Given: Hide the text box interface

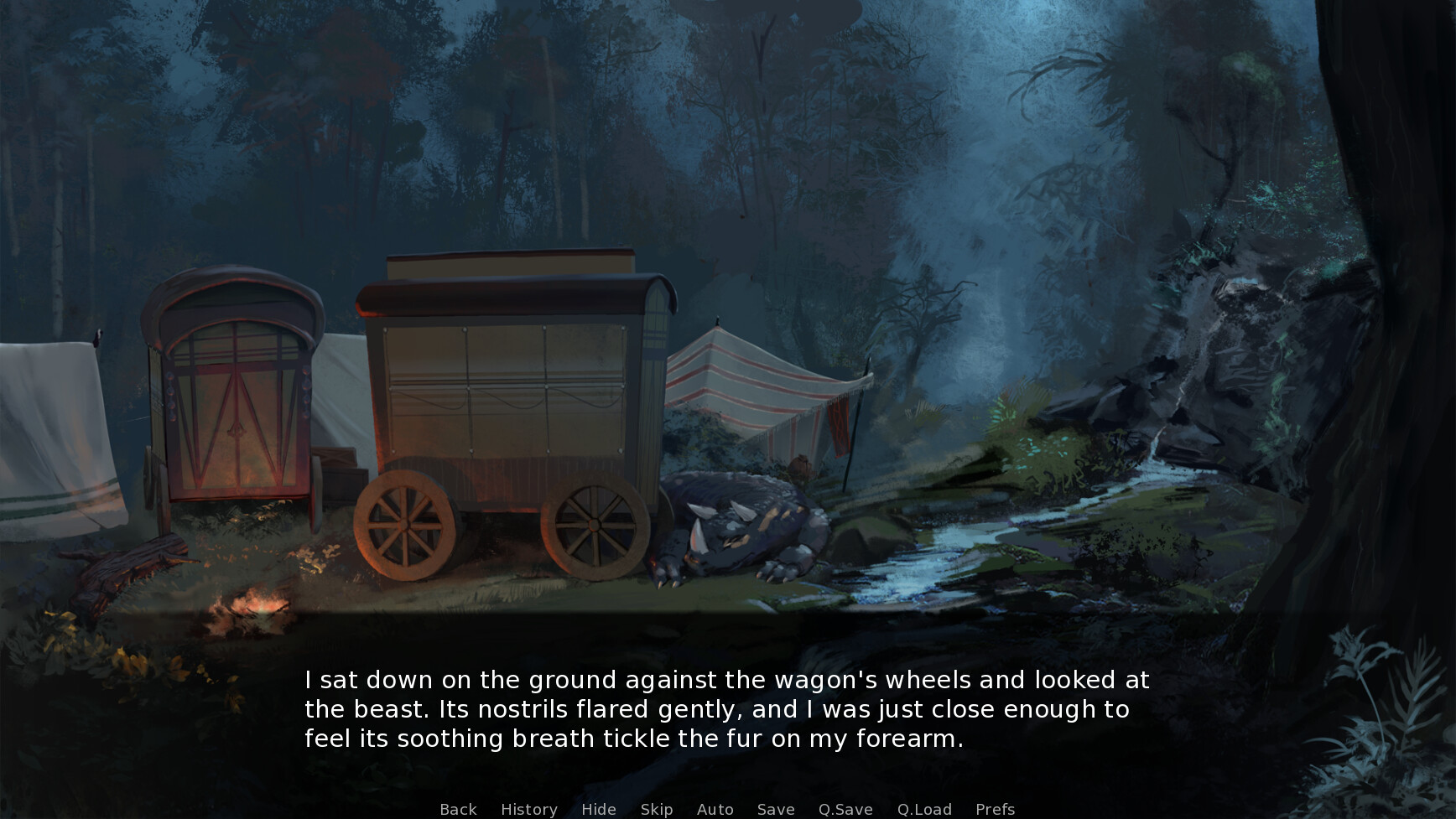Looking at the screenshot, I should click(x=598, y=809).
